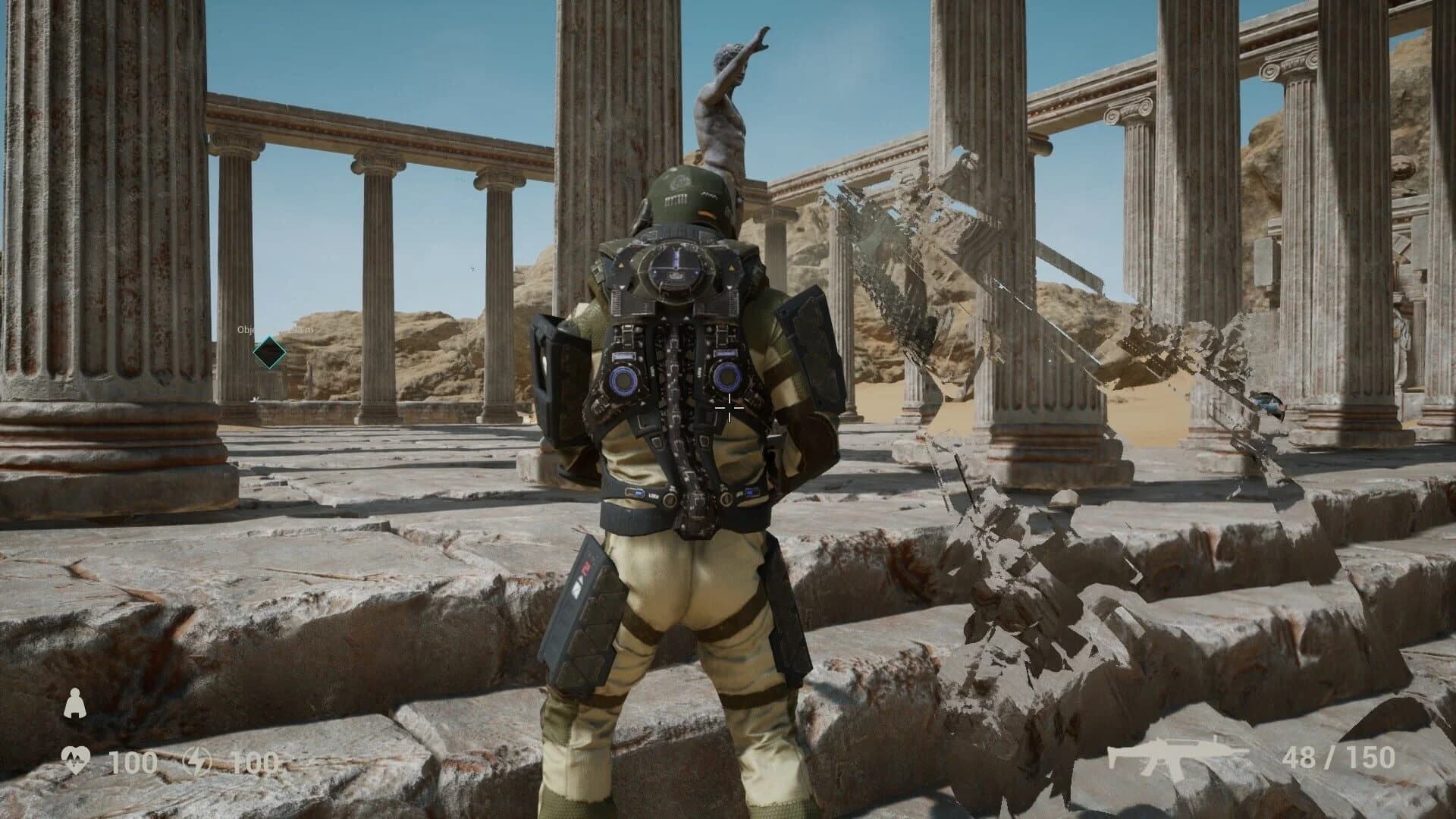Click the heartbeat pulse symbol inside health icon
The image size is (1456, 819).
pos(76,758)
